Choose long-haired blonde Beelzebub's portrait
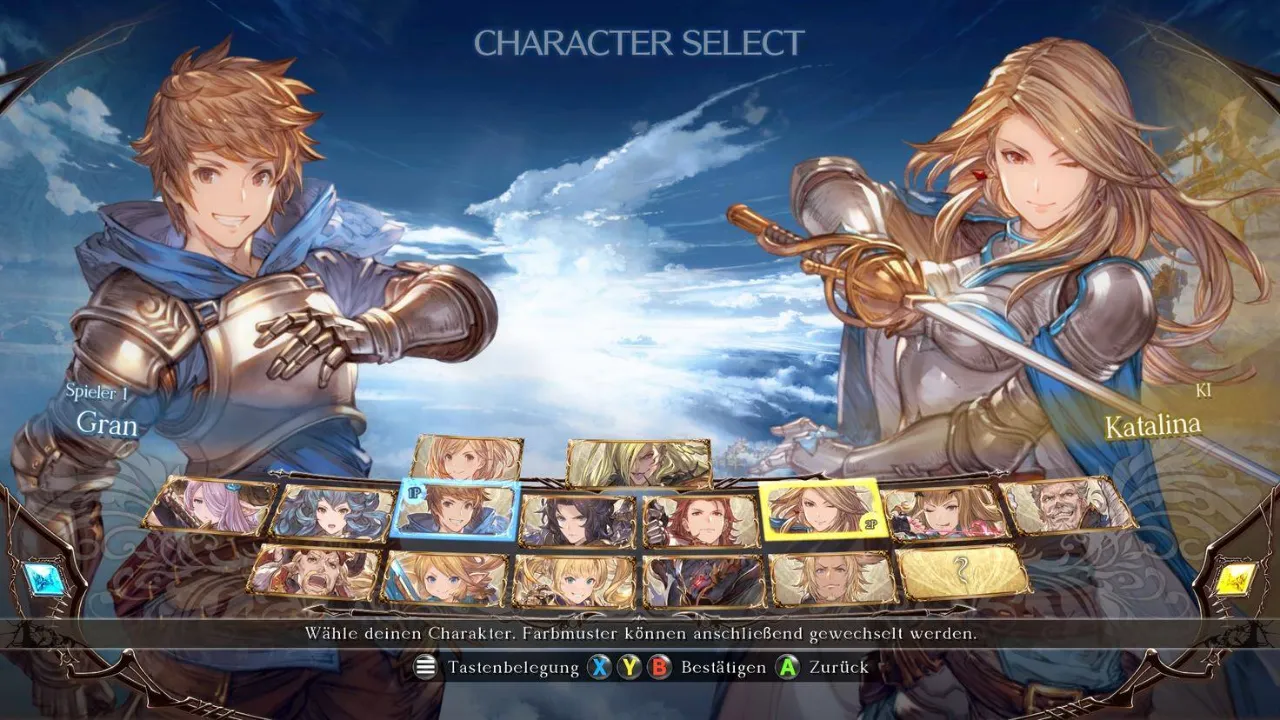This screenshot has height=720, width=1280. click(638, 462)
